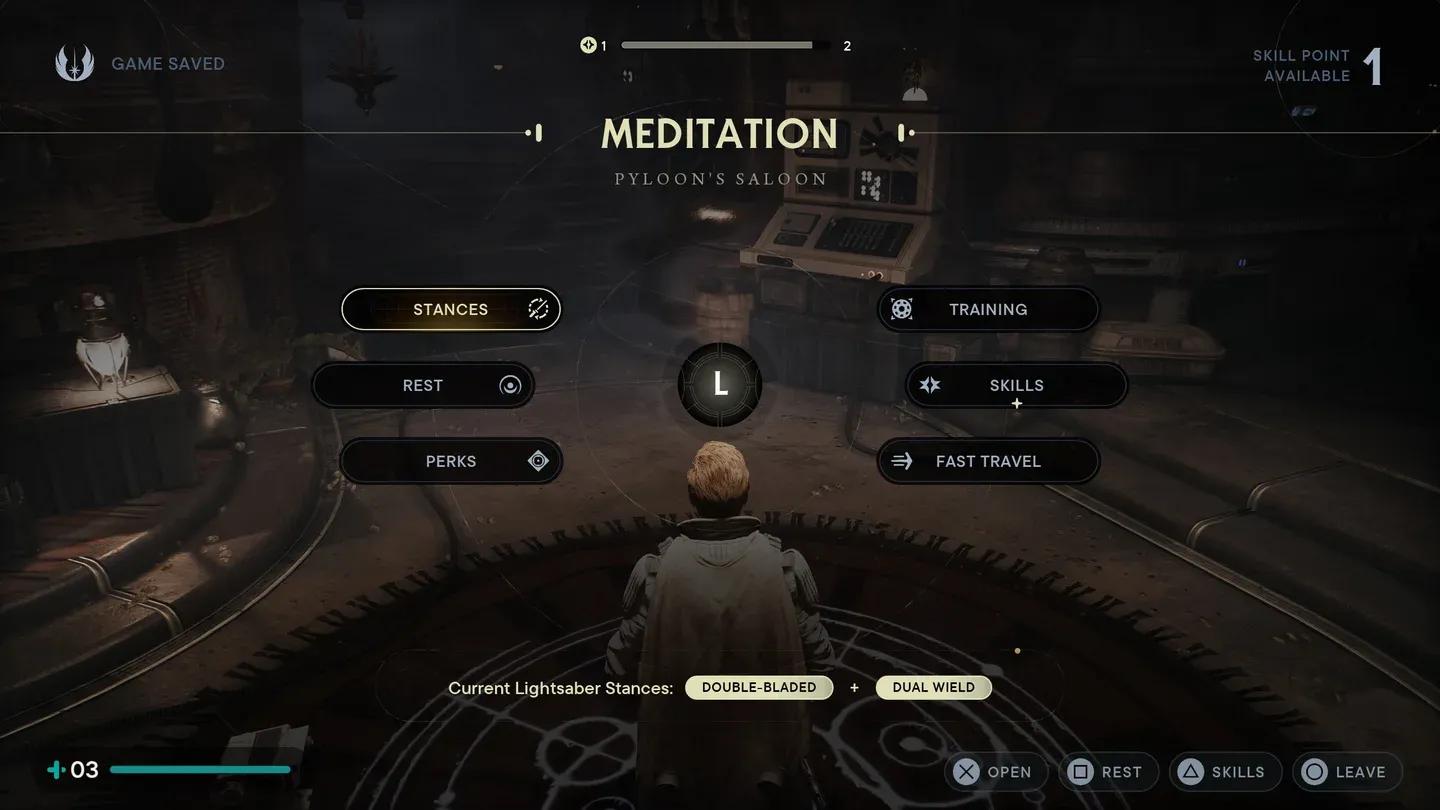Click the star icon next to SKILLS
This screenshot has width=1440, height=810.
click(x=930, y=385)
